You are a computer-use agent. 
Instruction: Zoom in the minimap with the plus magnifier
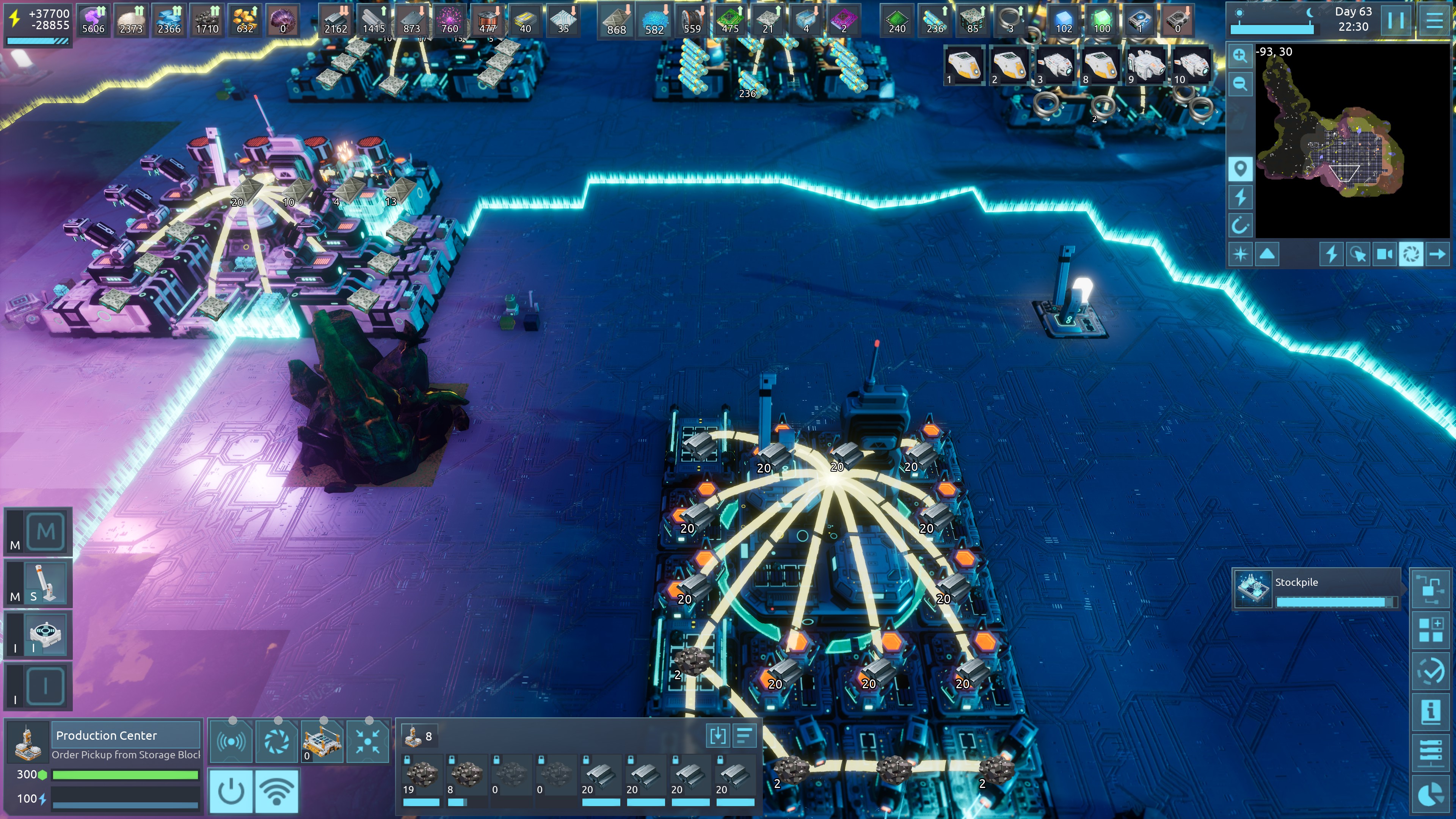(x=1240, y=55)
